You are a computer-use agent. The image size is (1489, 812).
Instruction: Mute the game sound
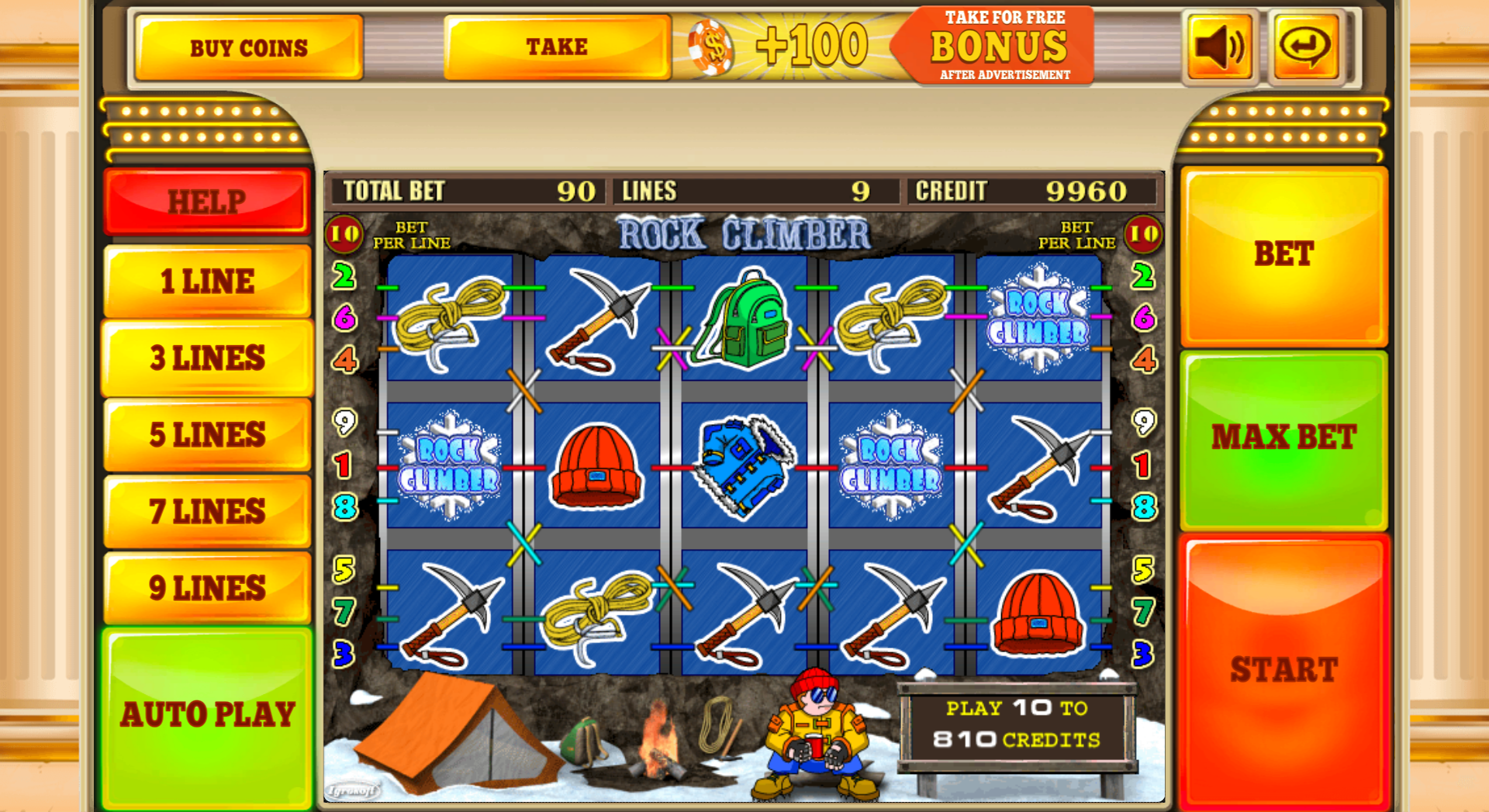tap(1219, 47)
